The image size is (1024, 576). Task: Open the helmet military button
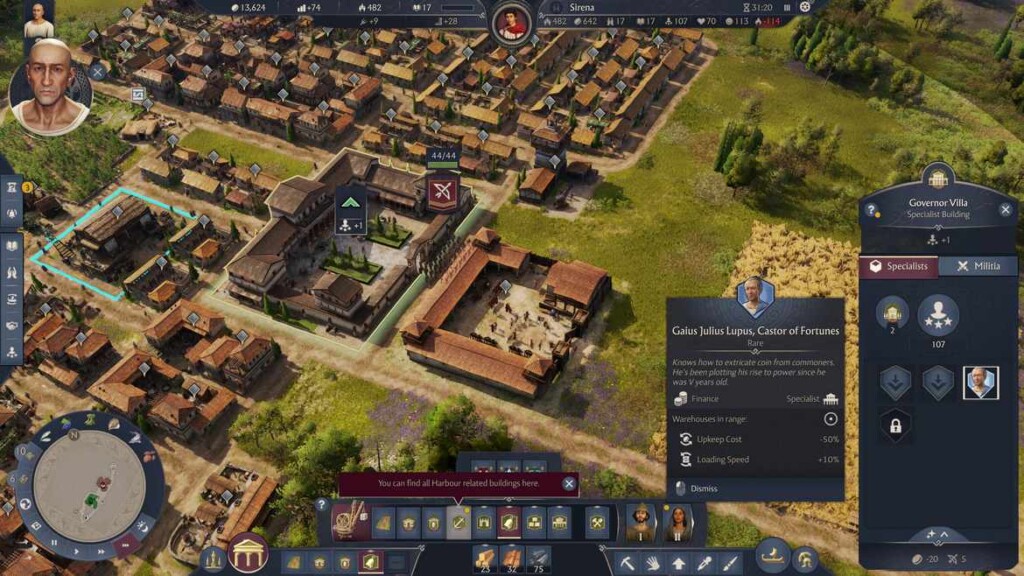pyautogui.click(x=804, y=559)
